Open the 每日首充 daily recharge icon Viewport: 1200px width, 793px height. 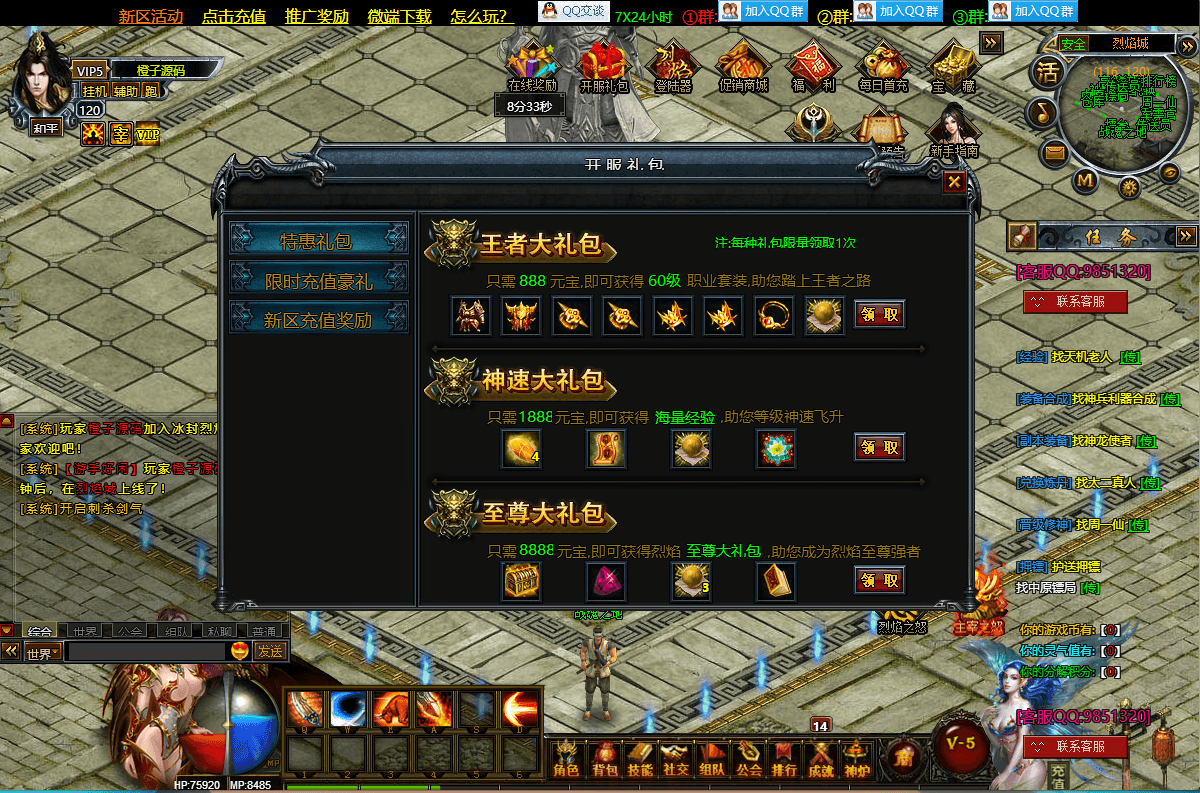[883, 65]
